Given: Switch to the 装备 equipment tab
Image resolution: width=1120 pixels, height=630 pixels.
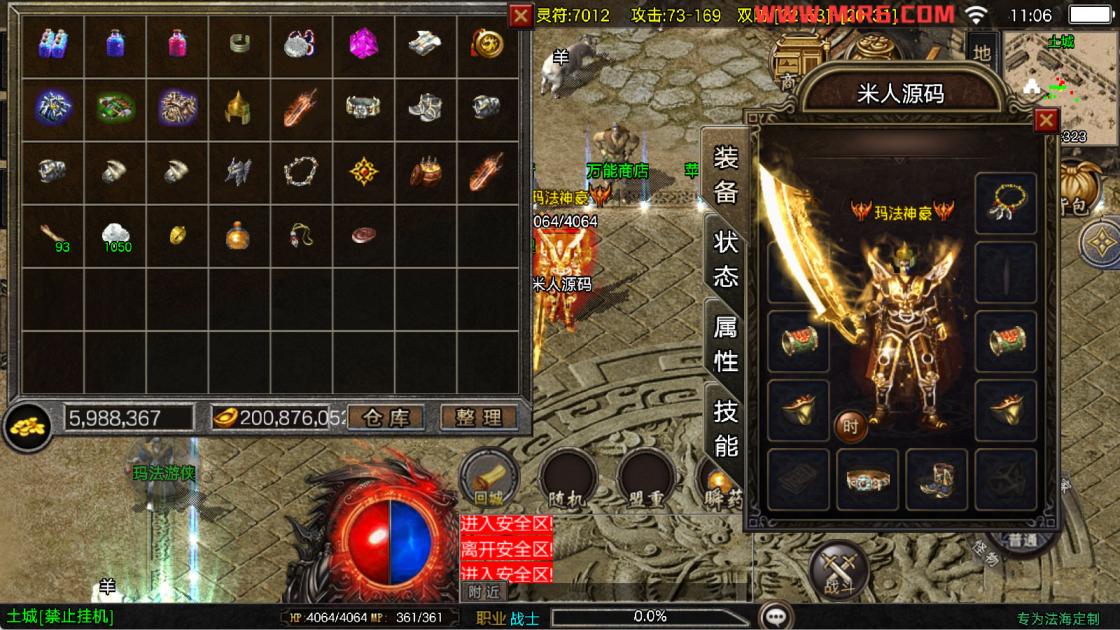Looking at the screenshot, I should [x=725, y=174].
